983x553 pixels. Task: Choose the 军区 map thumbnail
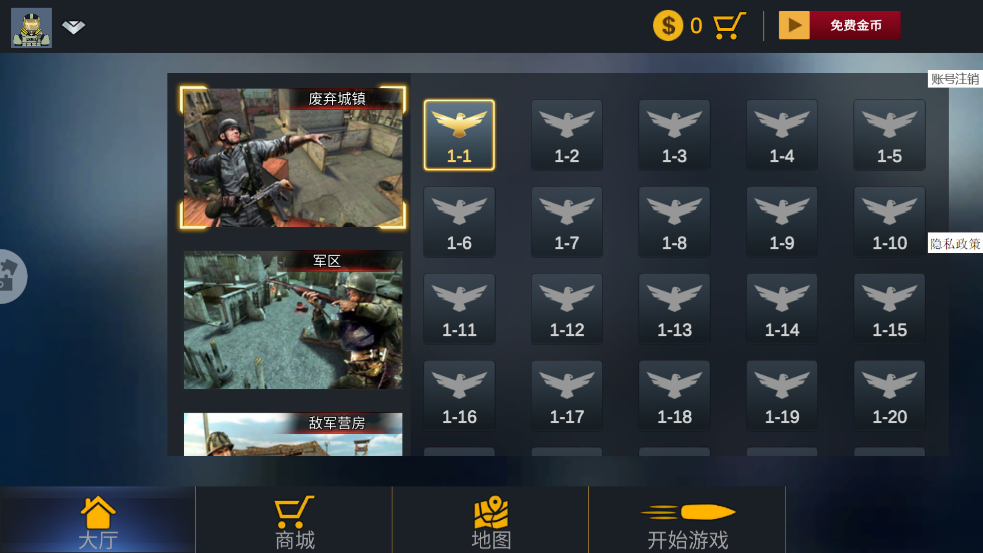294,320
